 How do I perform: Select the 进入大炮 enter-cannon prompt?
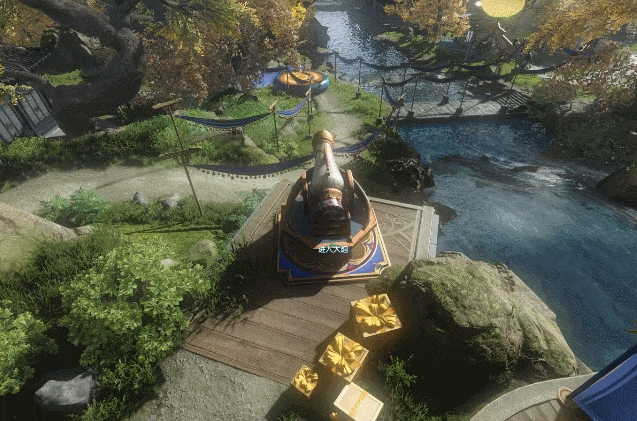click(x=333, y=249)
